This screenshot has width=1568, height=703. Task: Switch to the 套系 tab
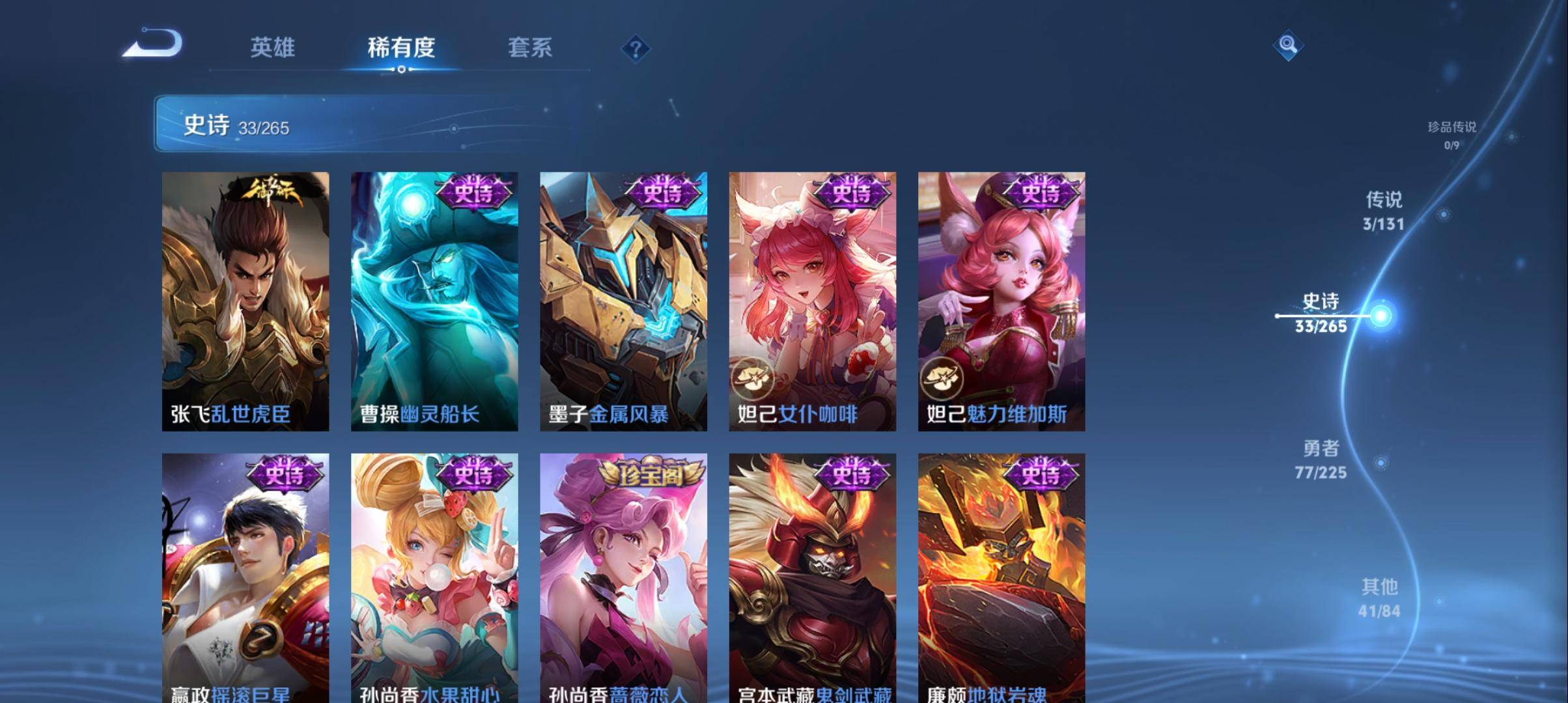point(530,48)
